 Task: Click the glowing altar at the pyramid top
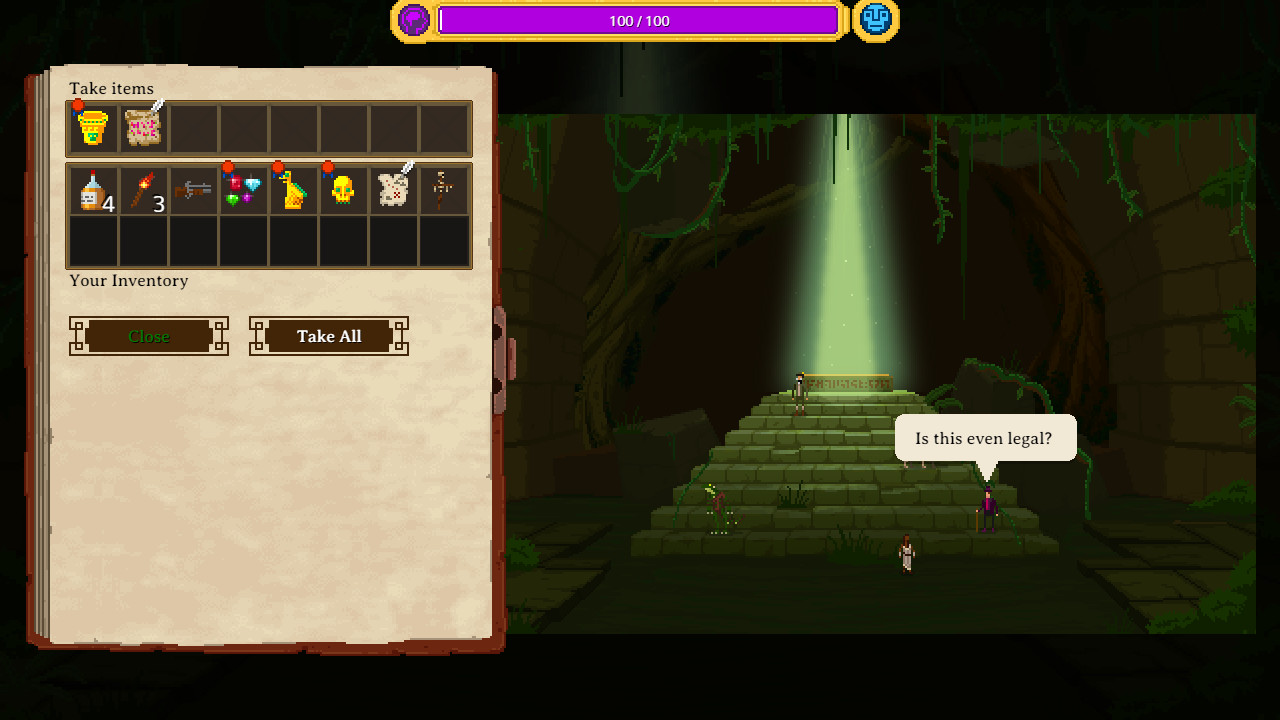click(845, 380)
